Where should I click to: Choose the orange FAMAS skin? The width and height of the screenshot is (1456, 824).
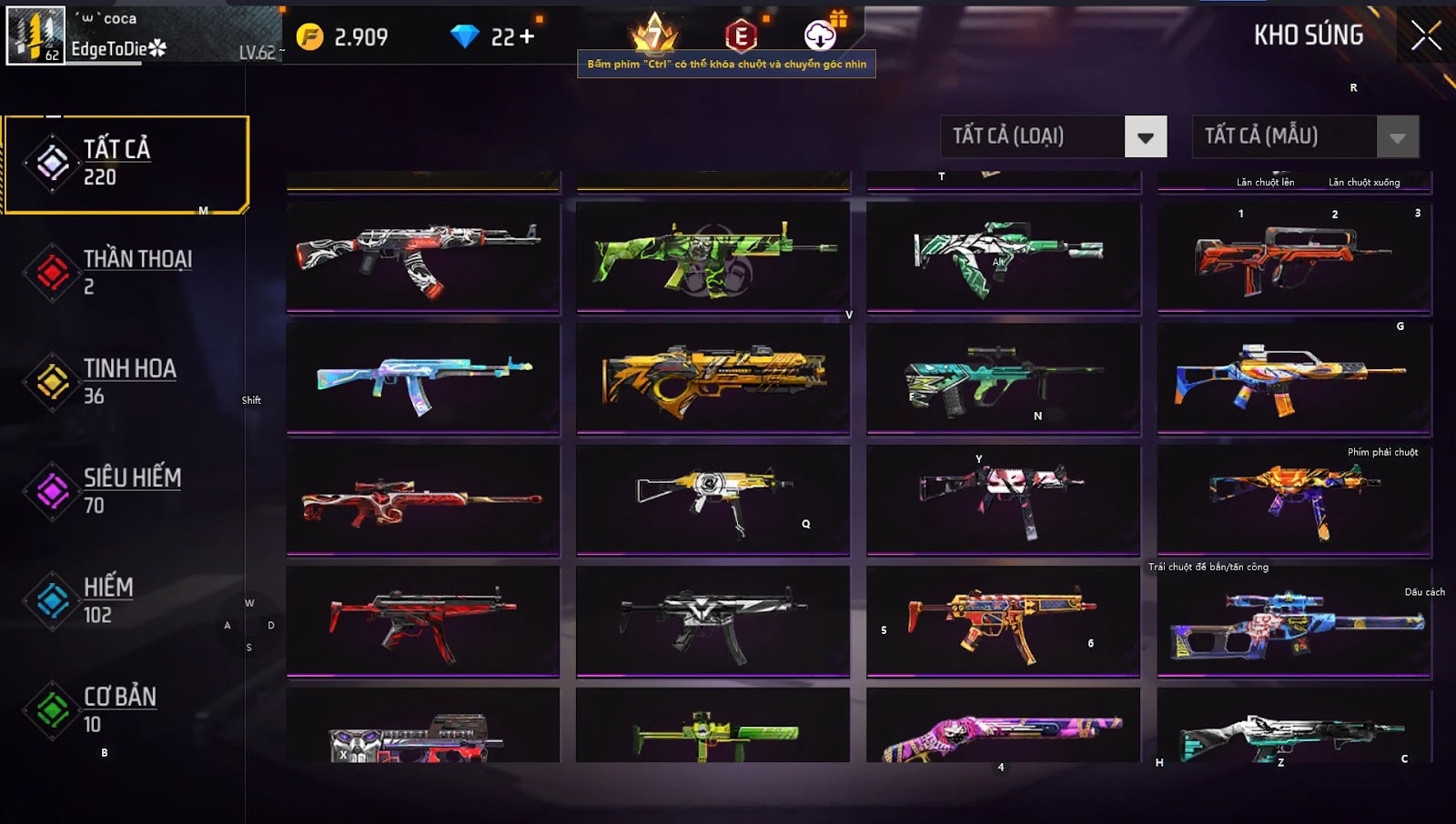coord(1294,257)
